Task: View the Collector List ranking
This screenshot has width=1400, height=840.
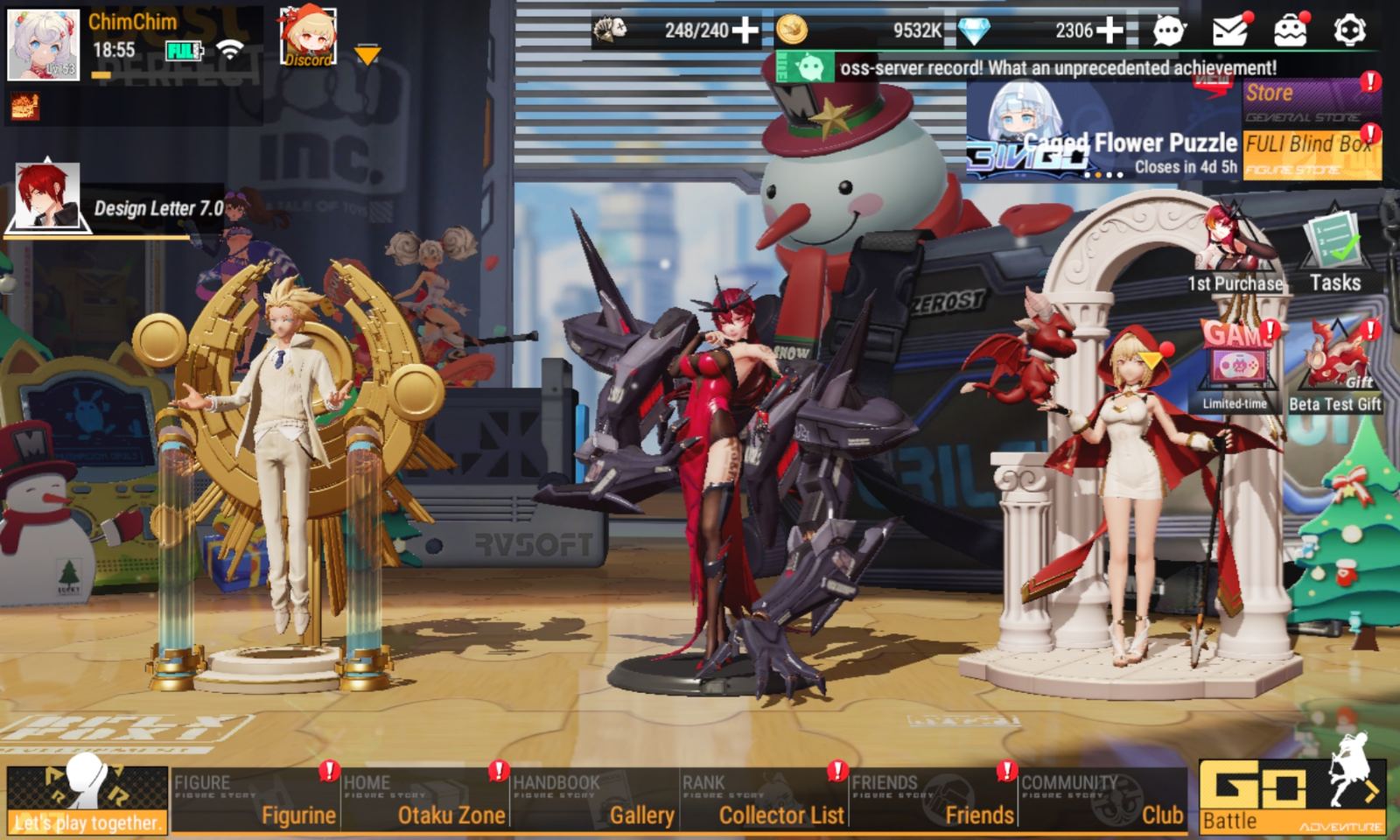Action: [763, 800]
